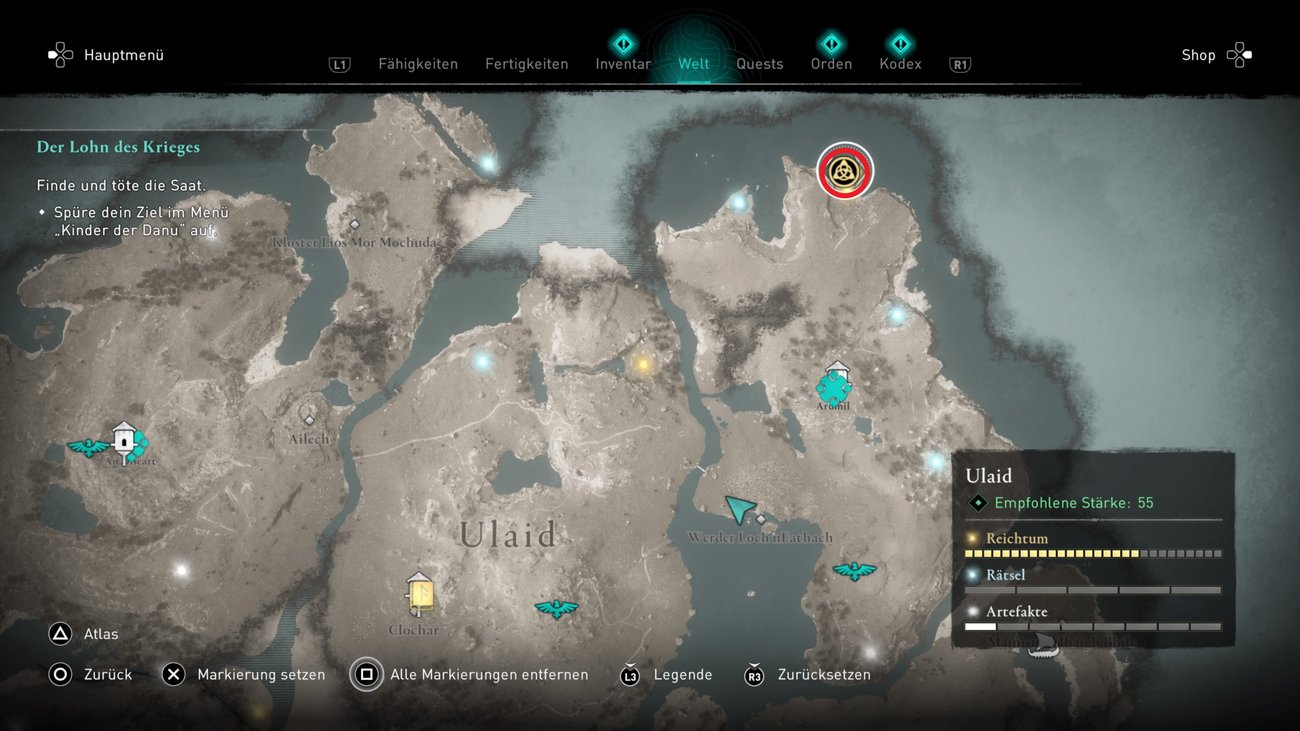The image size is (1300, 731).
Task: Click the Kloster Lios Mor Mochuda location
Action: 354,226
